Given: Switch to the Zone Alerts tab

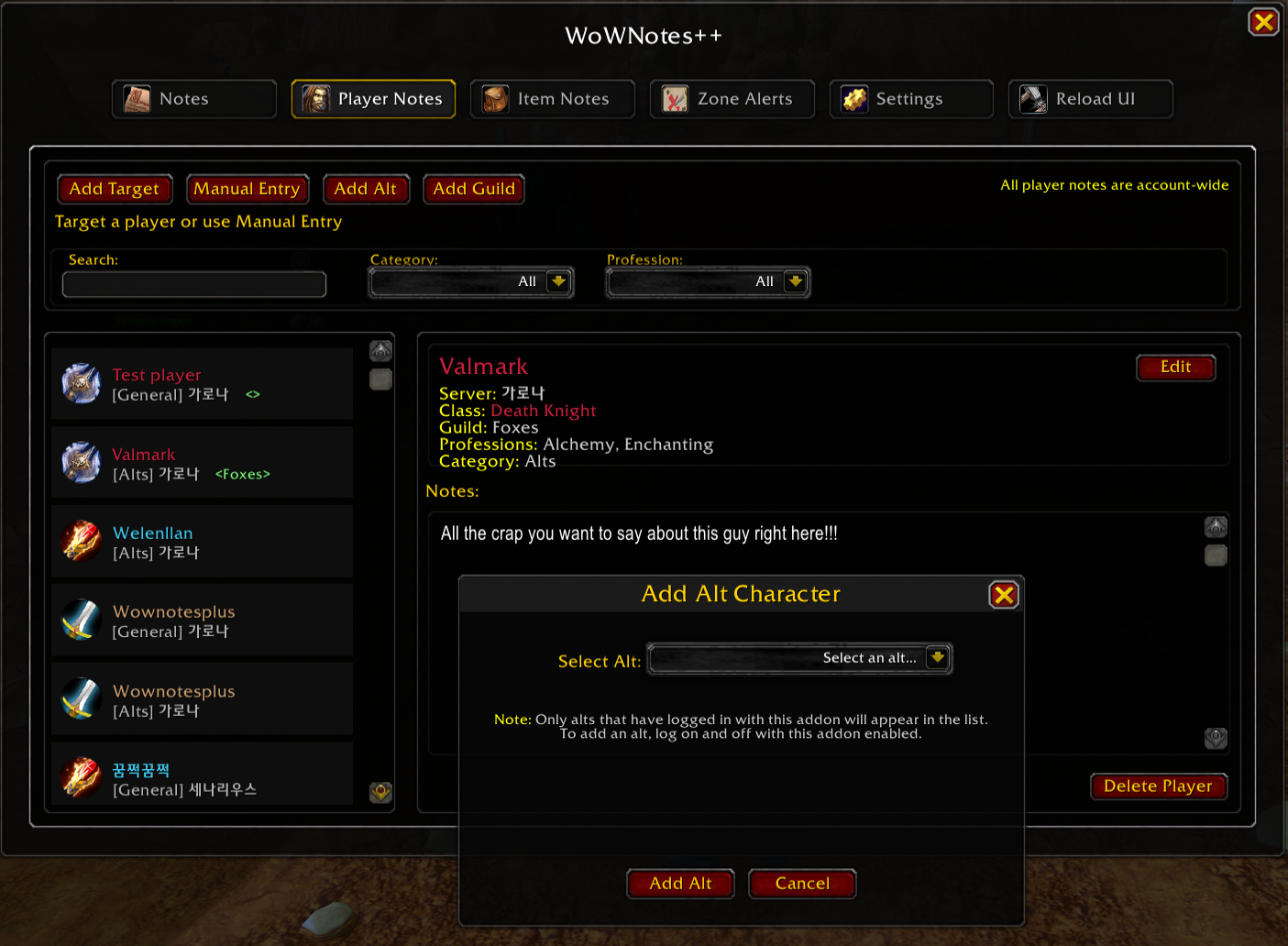Looking at the screenshot, I should (x=732, y=98).
